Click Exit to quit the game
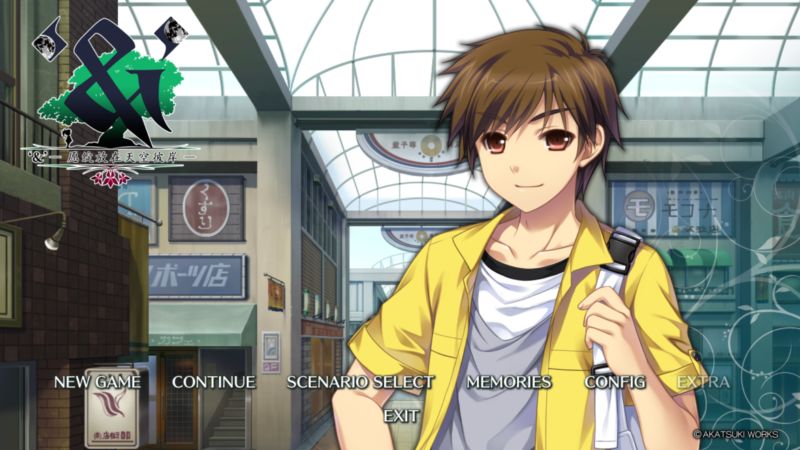This screenshot has height=450, width=800. tap(401, 414)
